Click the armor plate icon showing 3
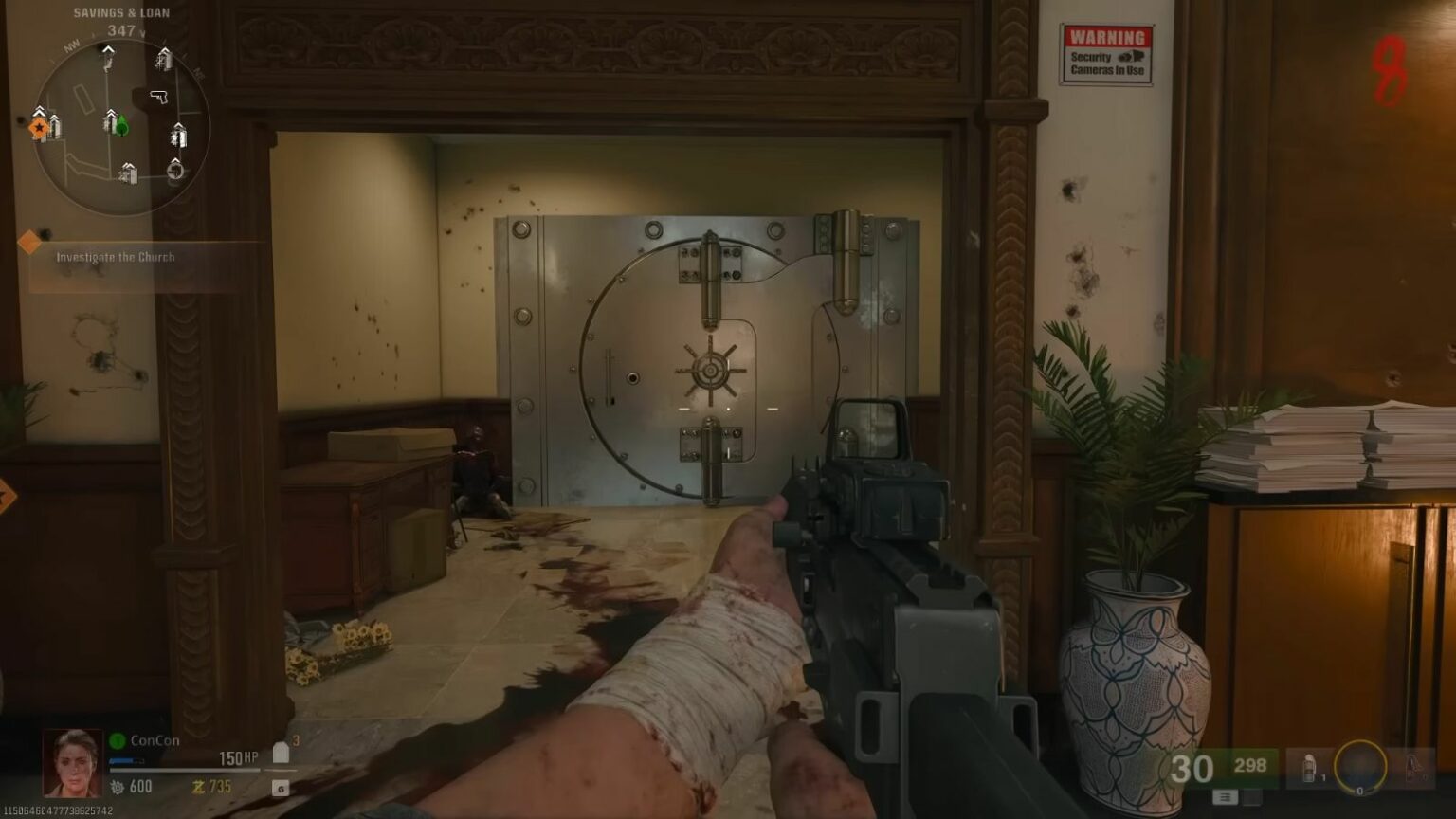The image size is (1456, 819). 282,752
